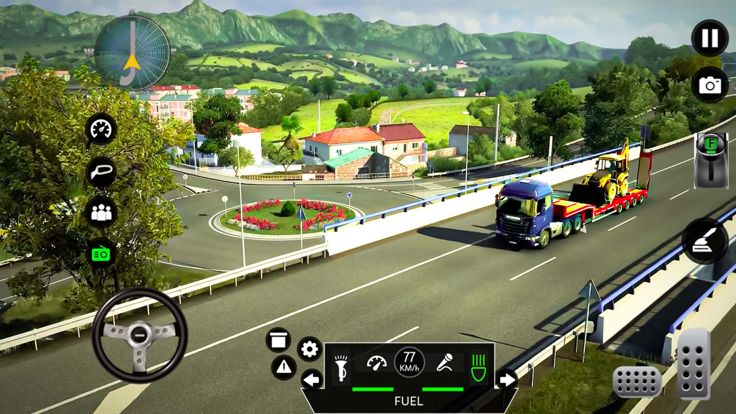This screenshot has width=736, height=414.
Task: Click the left turn signal arrow
Action: pos(312,379)
